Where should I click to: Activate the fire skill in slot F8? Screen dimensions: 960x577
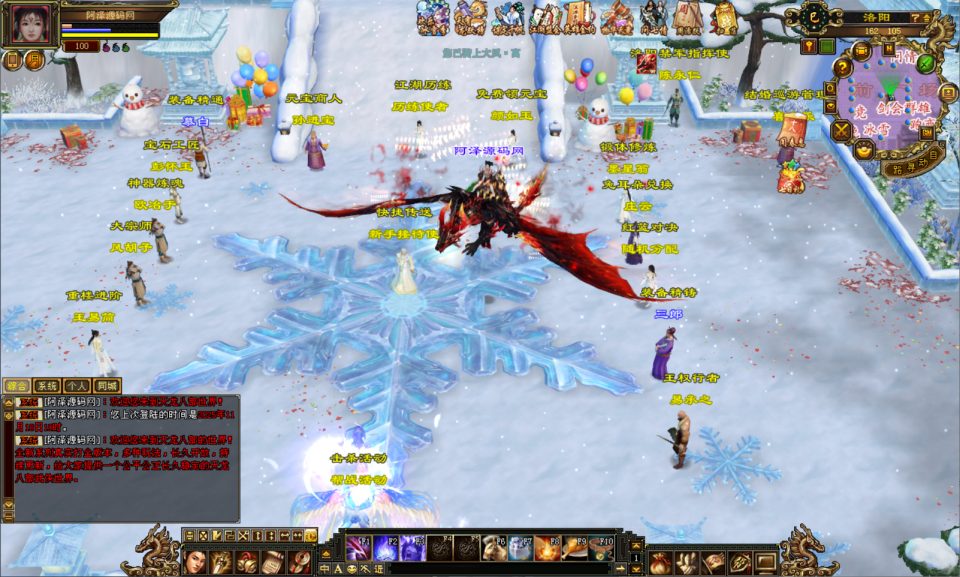tap(547, 548)
